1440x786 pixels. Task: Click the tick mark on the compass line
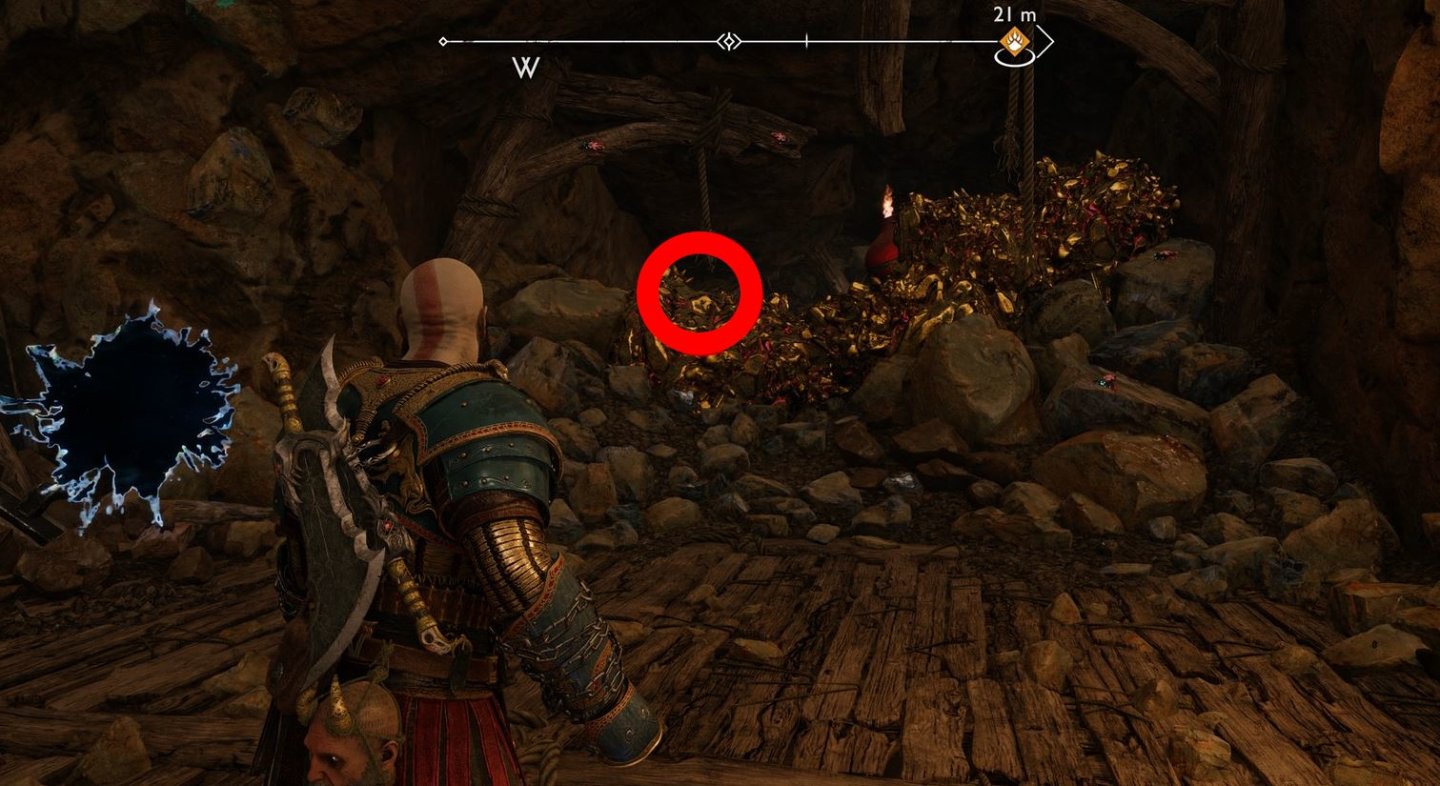click(x=806, y=41)
